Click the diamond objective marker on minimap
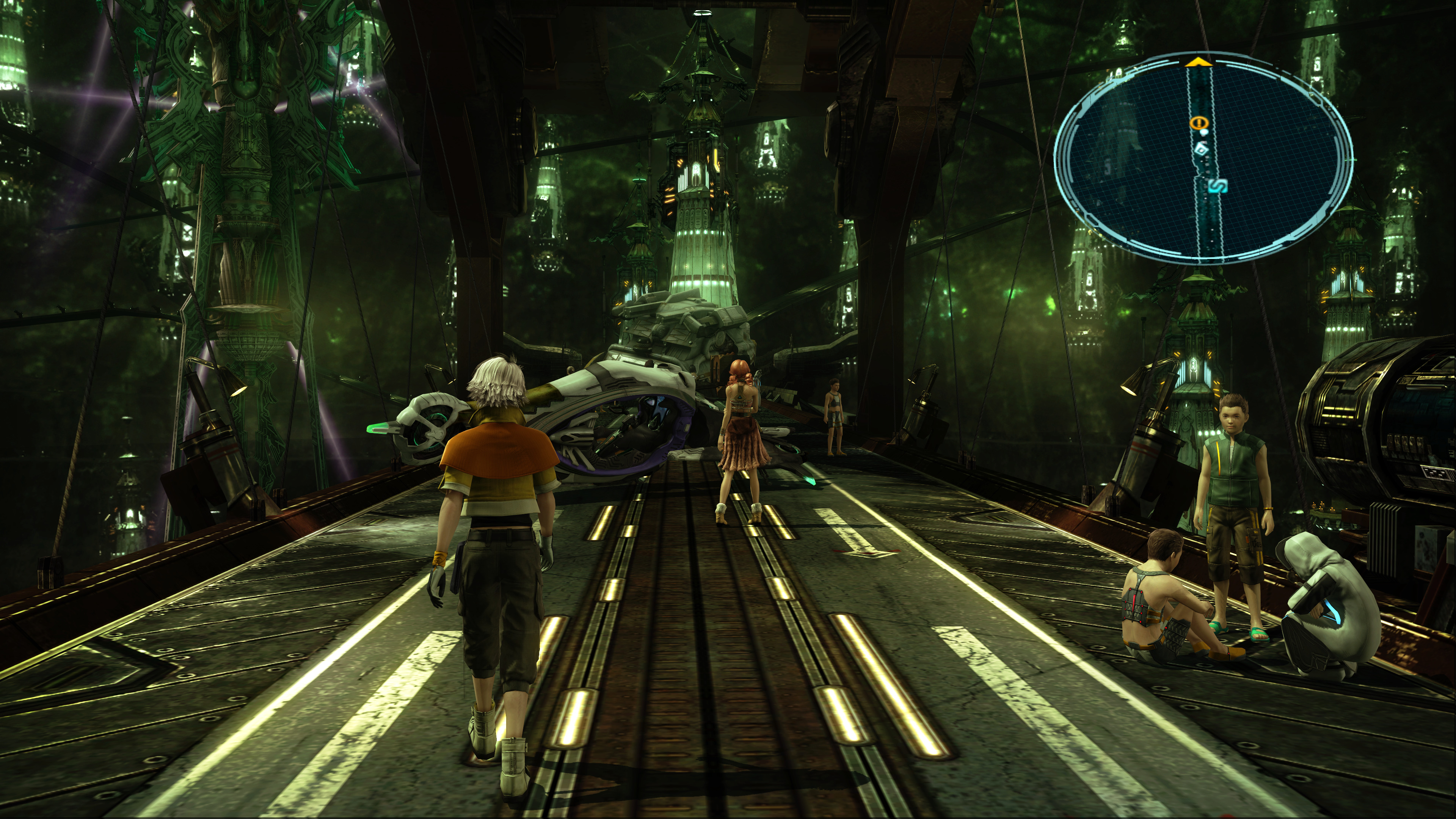 coord(1202,150)
